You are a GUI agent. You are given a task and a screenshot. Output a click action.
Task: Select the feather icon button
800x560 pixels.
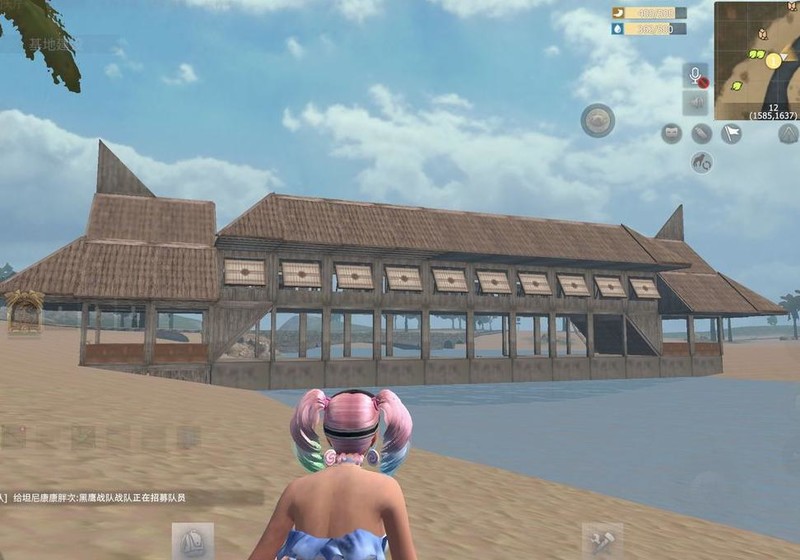click(x=701, y=133)
